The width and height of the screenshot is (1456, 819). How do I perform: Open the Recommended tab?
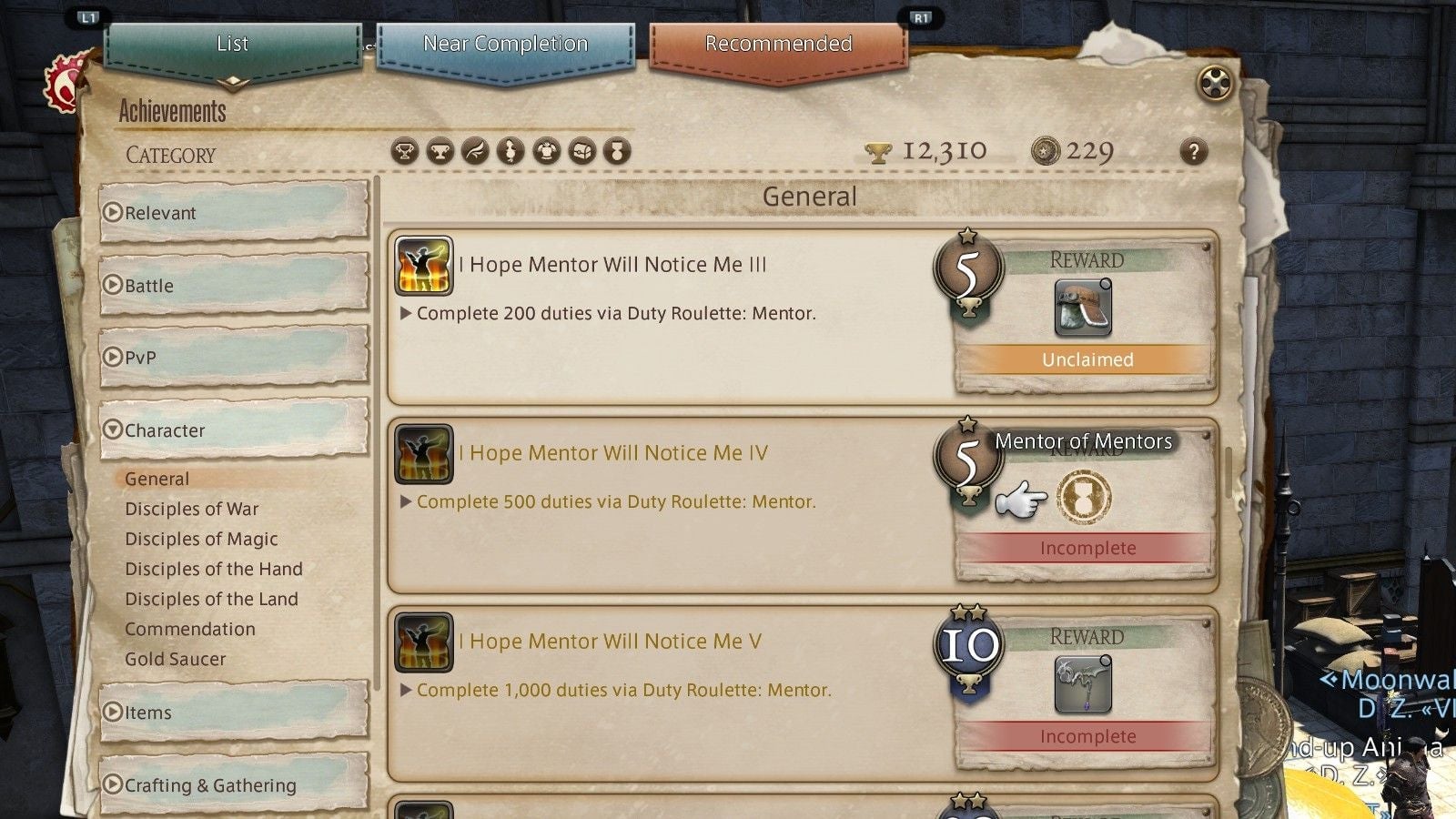(x=778, y=43)
